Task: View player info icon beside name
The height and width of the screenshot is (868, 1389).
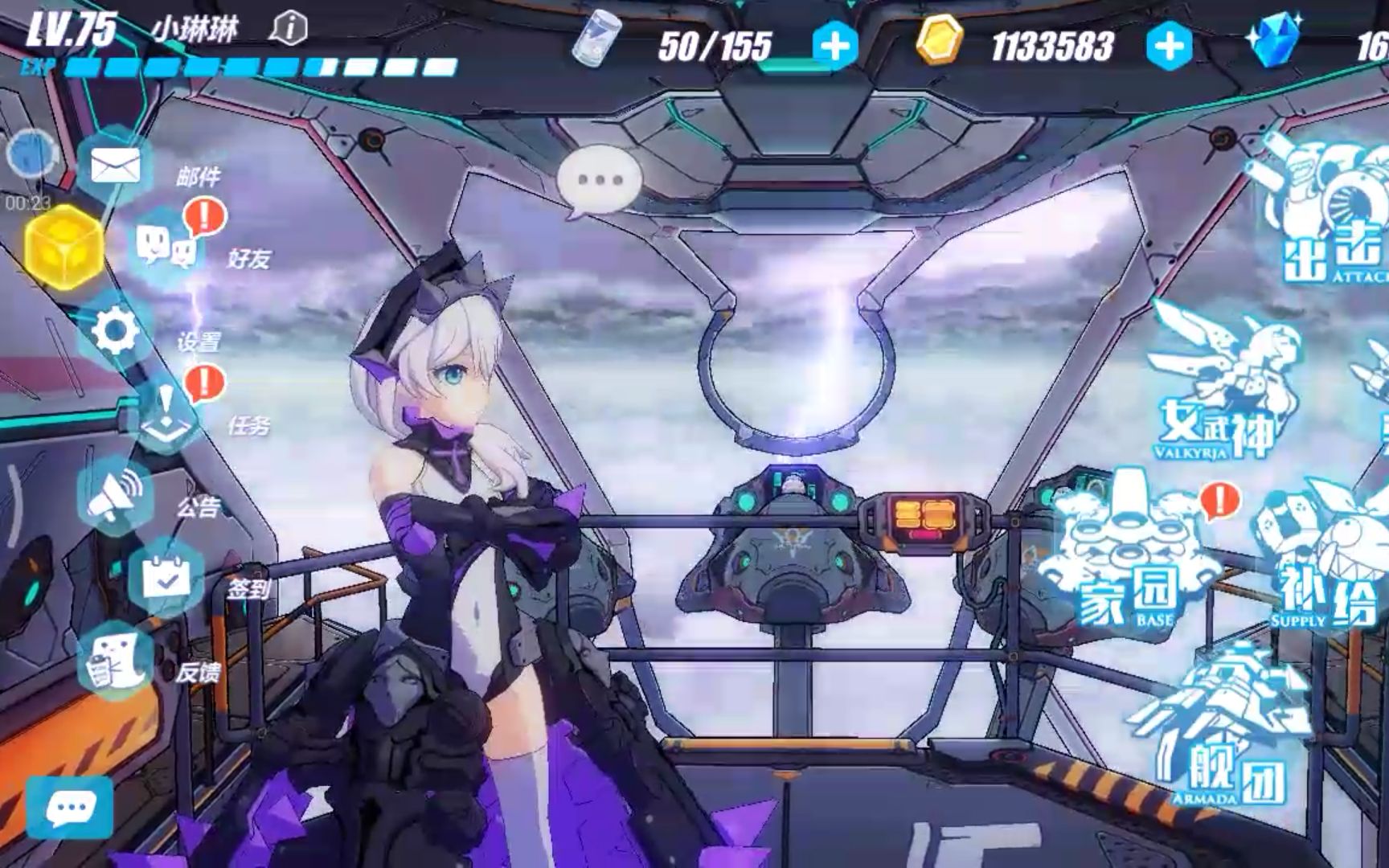Action: click(x=289, y=30)
